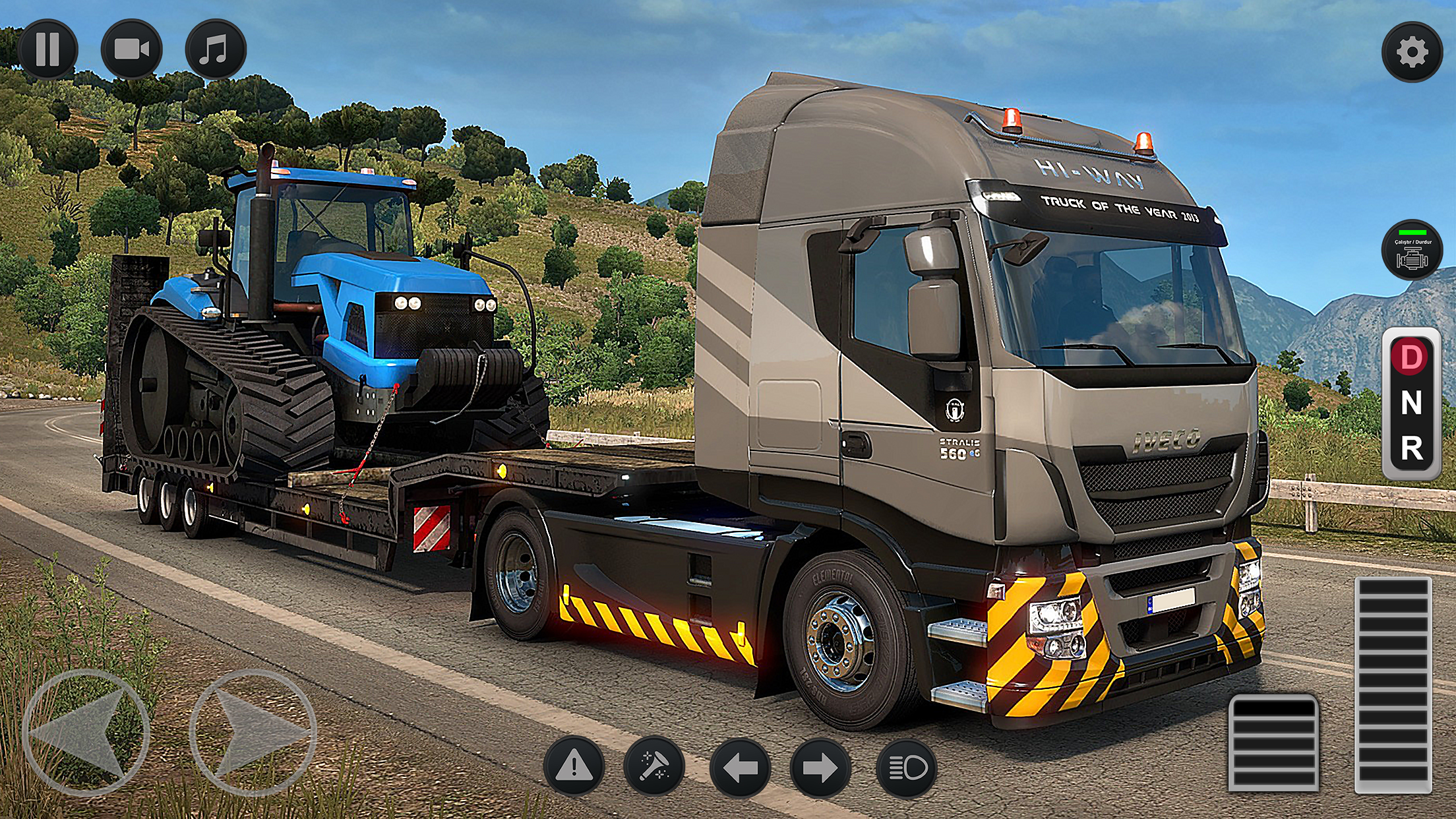Signal a right turn indicator
This screenshot has width=1456, height=819.
click(820, 768)
